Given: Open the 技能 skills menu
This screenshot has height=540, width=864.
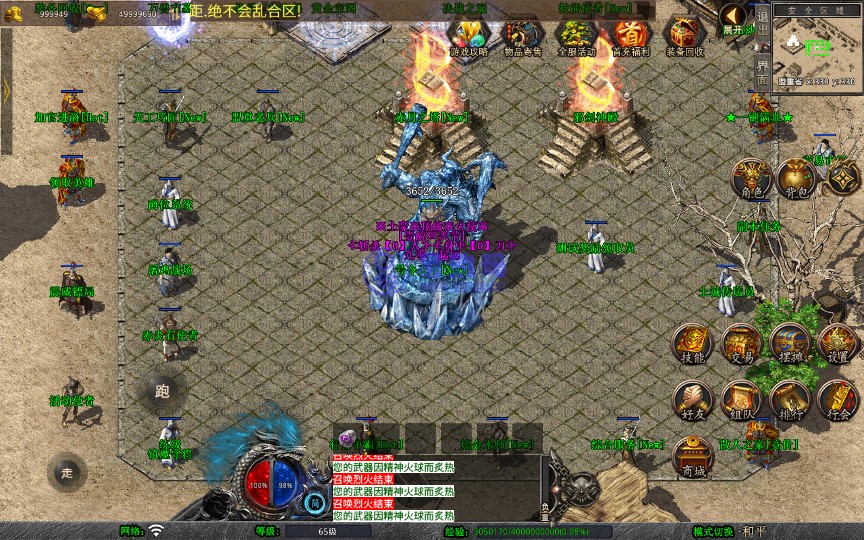Looking at the screenshot, I should pyautogui.click(x=691, y=345).
